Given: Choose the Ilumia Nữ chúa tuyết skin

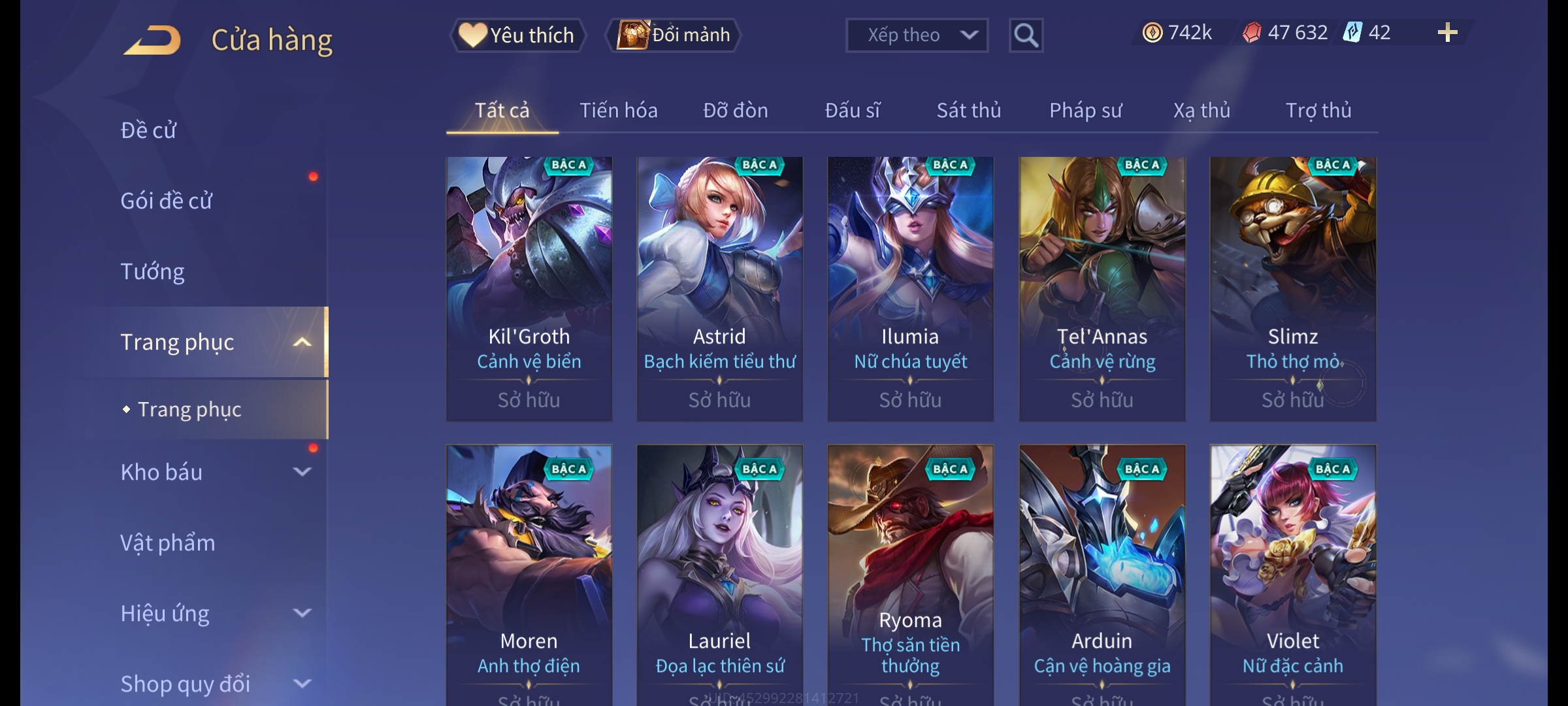Looking at the screenshot, I should pos(910,288).
